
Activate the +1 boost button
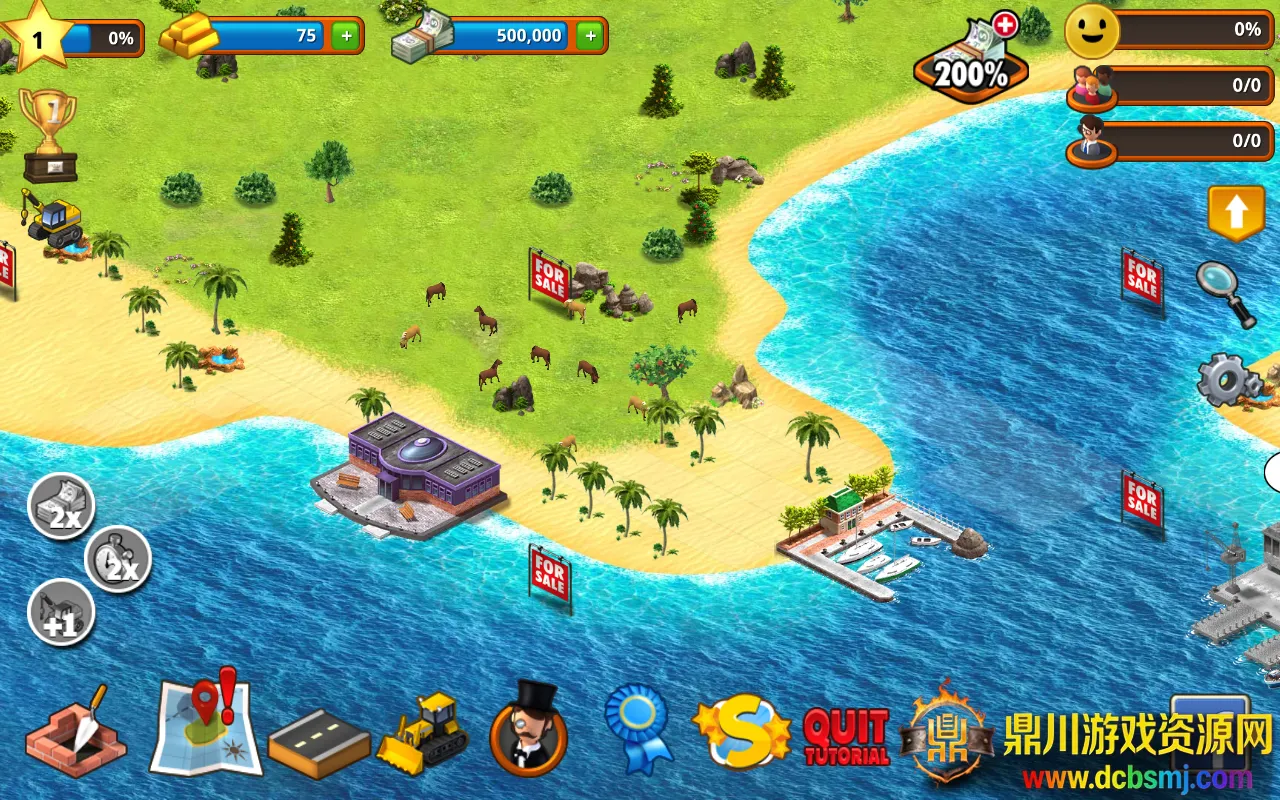(61, 613)
